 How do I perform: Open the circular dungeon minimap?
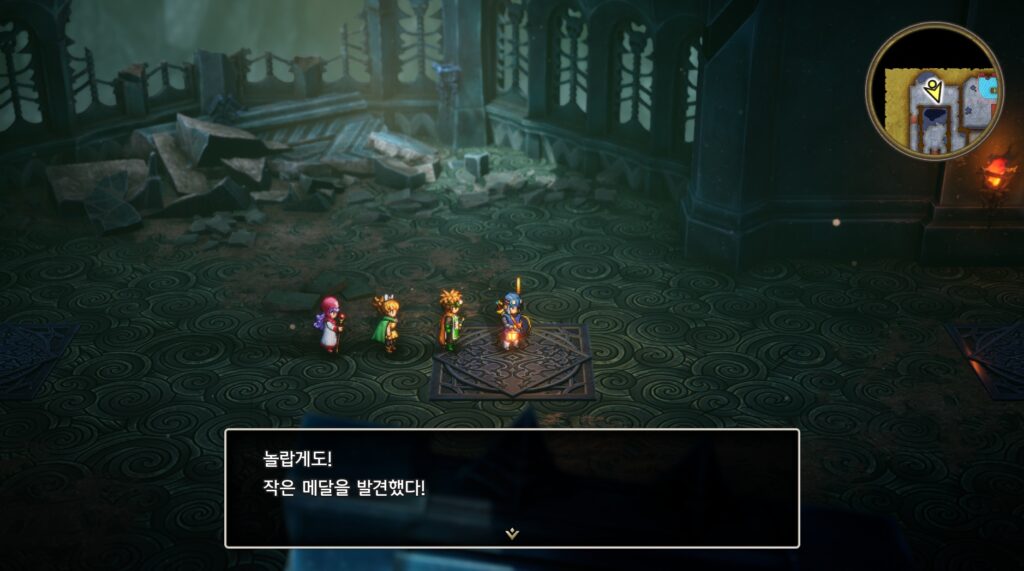(x=933, y=91)
